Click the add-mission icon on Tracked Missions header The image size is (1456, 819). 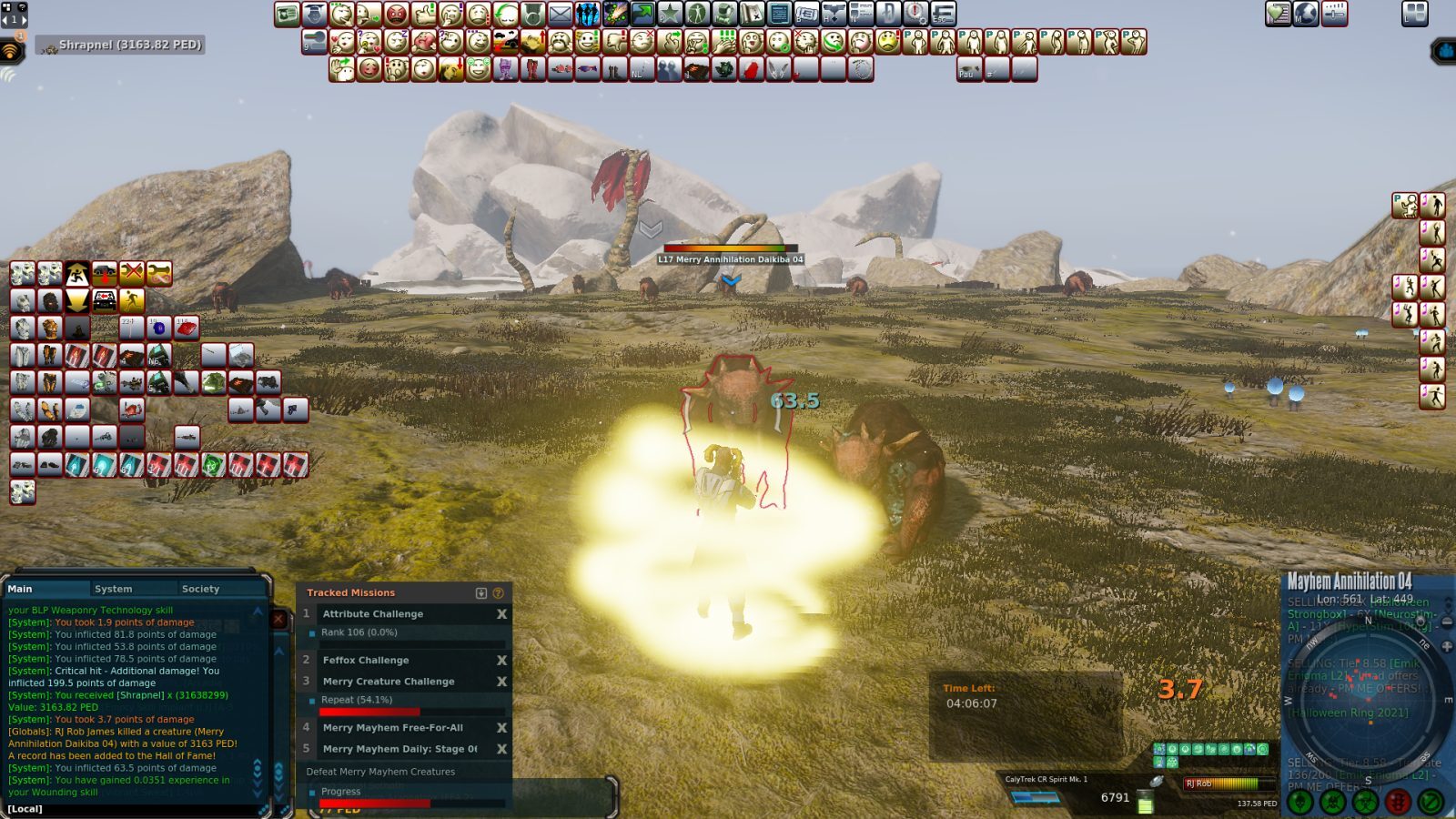(x=480, y=591)
